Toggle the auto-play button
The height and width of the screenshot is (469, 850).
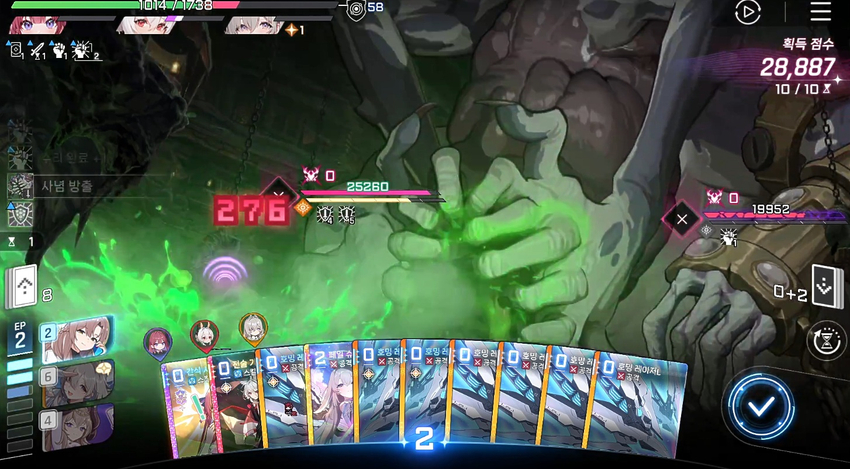[x=747, y=12]
